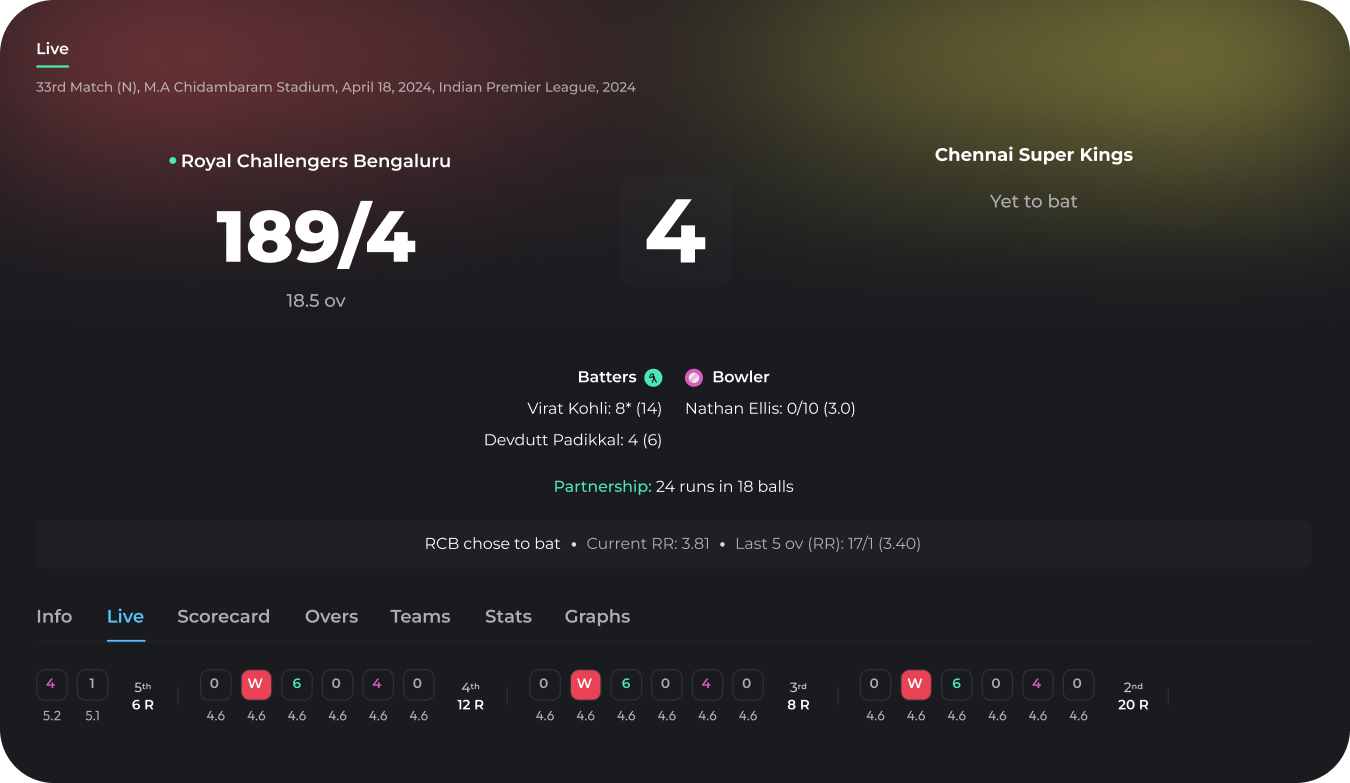Click the green live indicator dot before Royal Challengers Bengaluru

click(171, 160)
